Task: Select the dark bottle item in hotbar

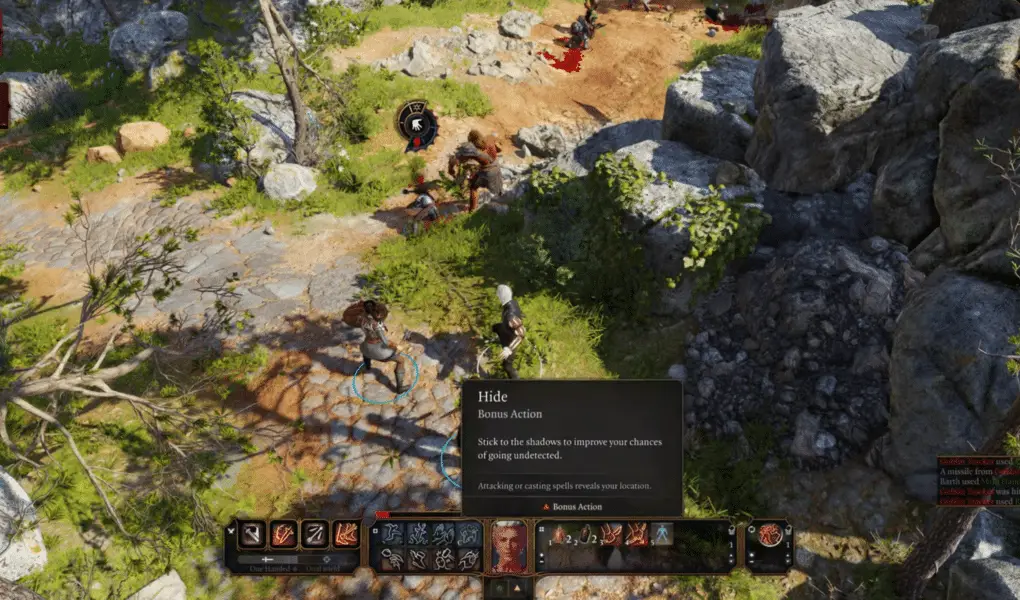Action: (584, 535)
